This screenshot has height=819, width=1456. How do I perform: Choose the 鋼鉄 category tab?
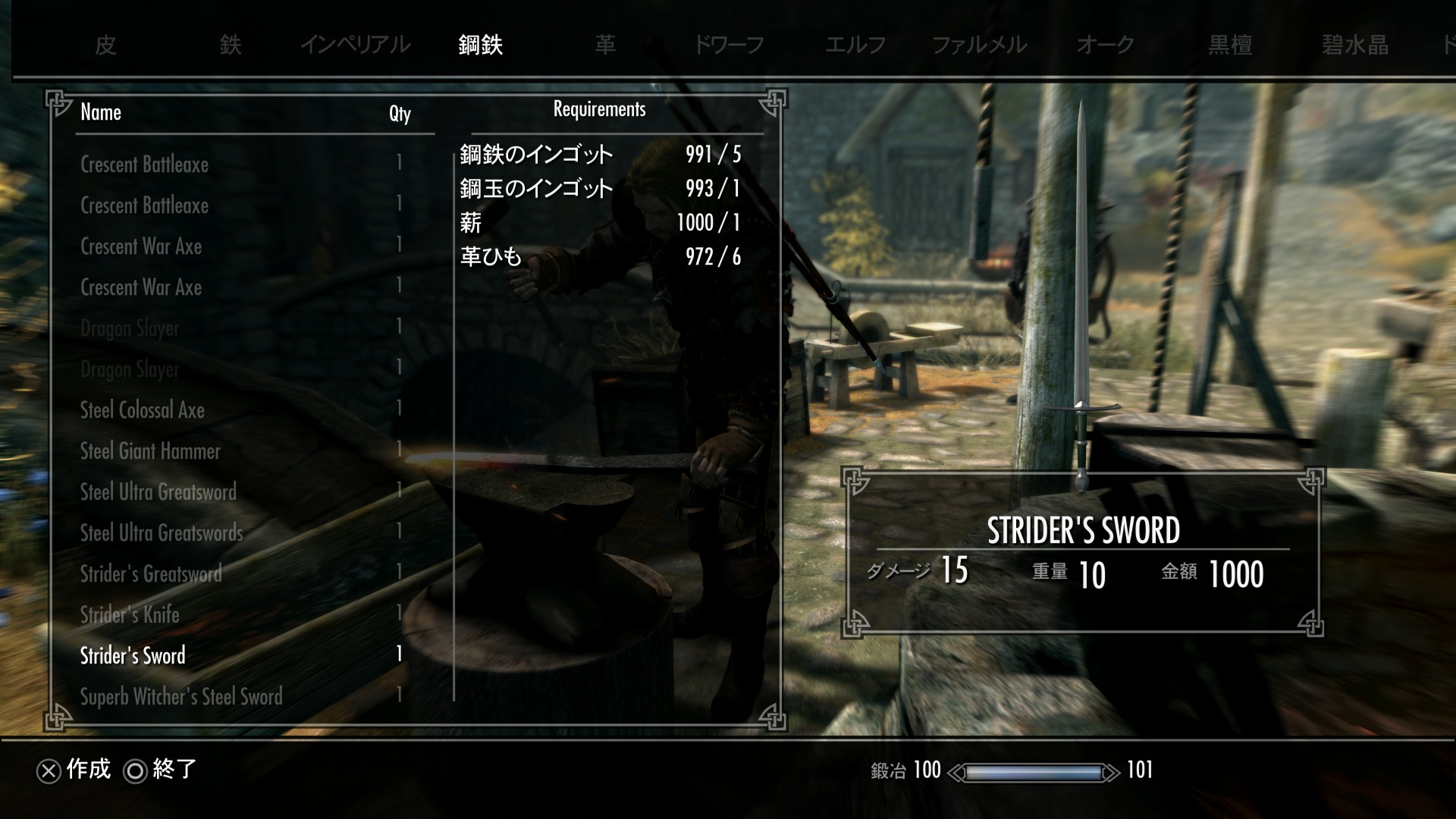[x=480, y=45]
